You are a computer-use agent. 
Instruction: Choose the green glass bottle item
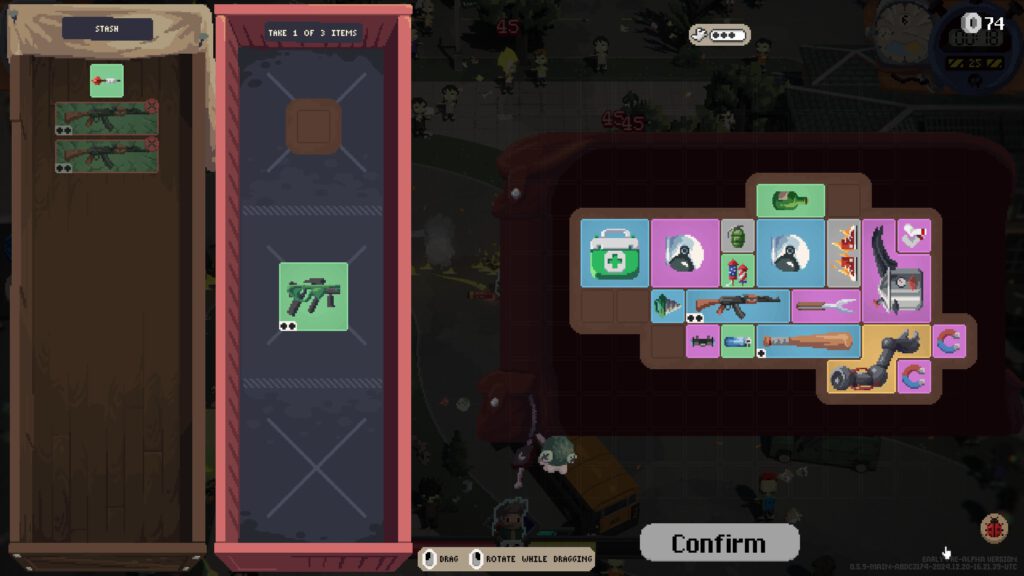click(x=790, y=201)
